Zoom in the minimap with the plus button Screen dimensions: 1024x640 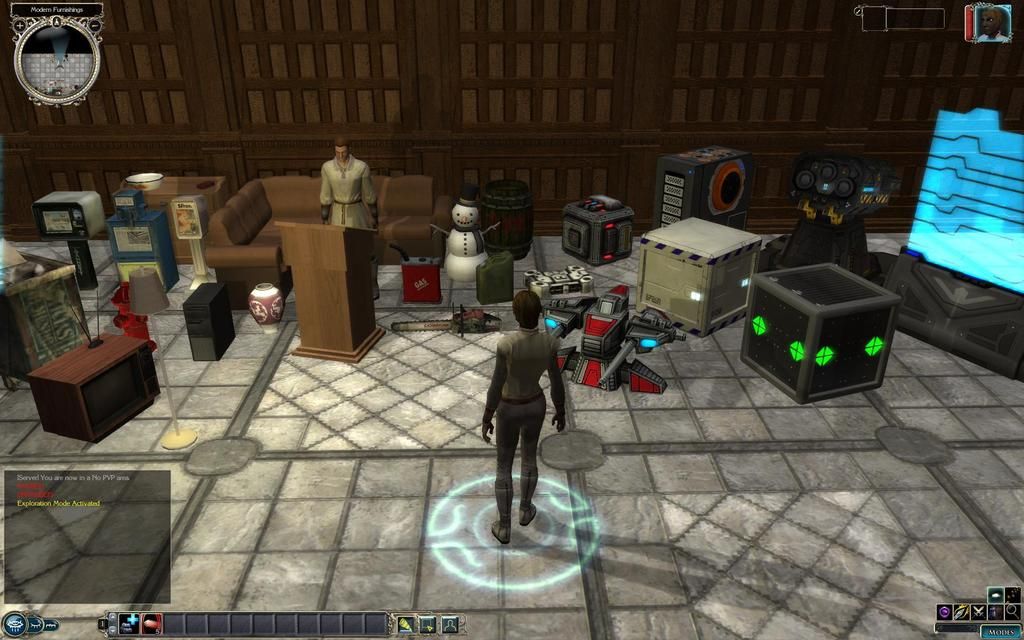[x=19, y=24]
